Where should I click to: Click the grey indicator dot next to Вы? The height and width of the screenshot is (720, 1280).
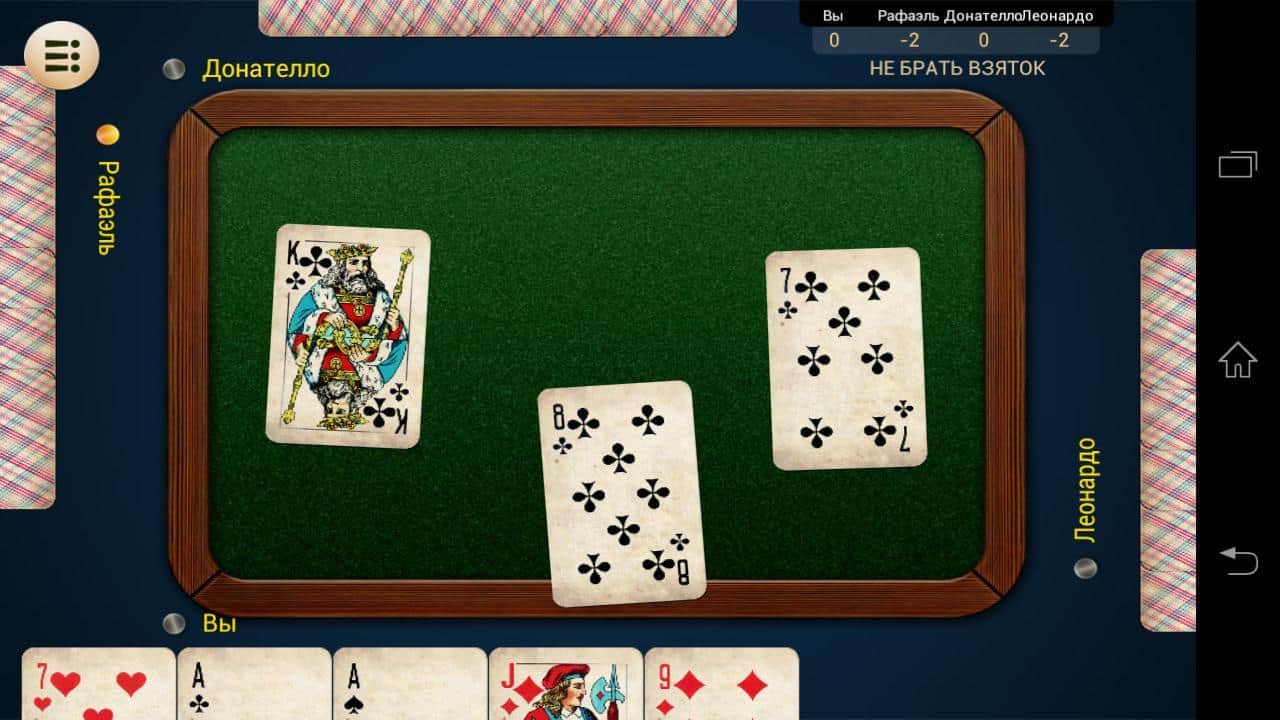tap(172, 625)
